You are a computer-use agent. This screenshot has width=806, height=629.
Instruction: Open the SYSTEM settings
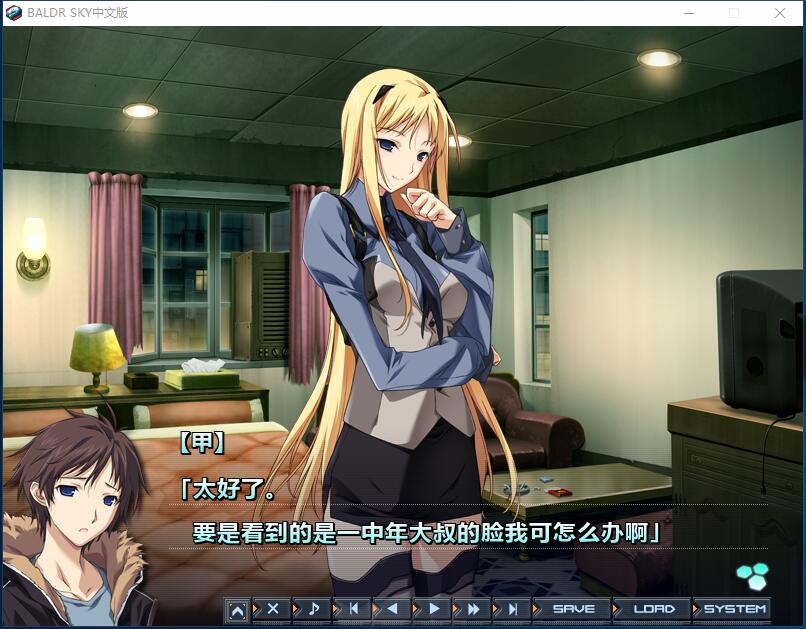point(734,608)
